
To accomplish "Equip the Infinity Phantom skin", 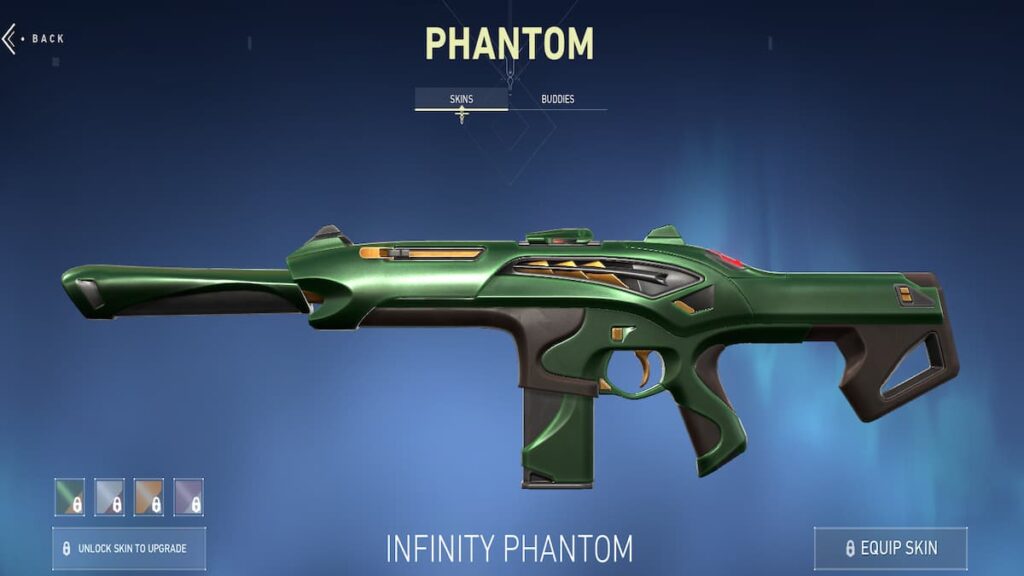I will 890,548.
